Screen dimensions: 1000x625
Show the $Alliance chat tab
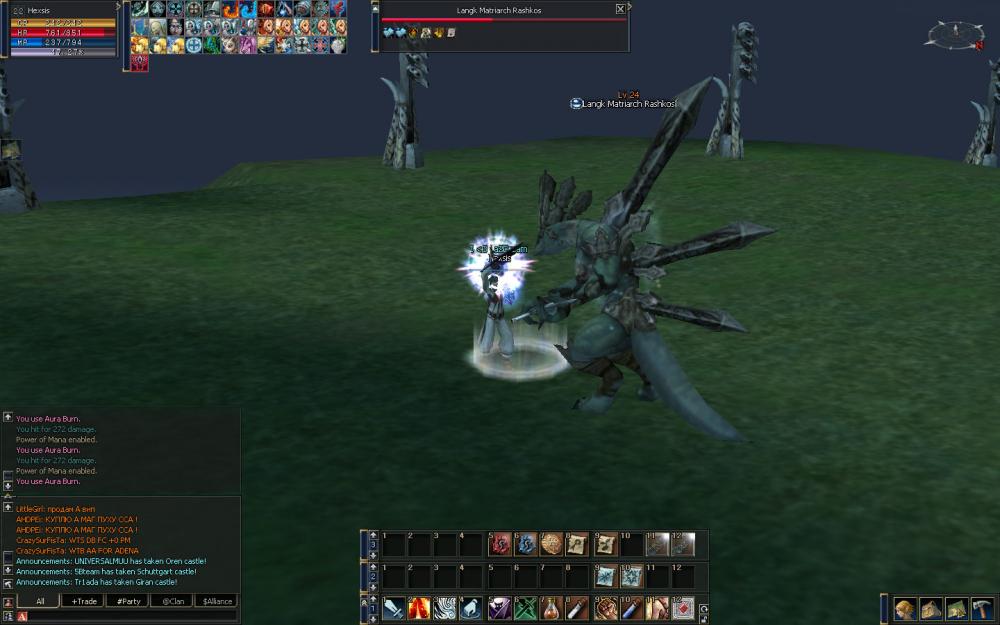tap(215, 601)
